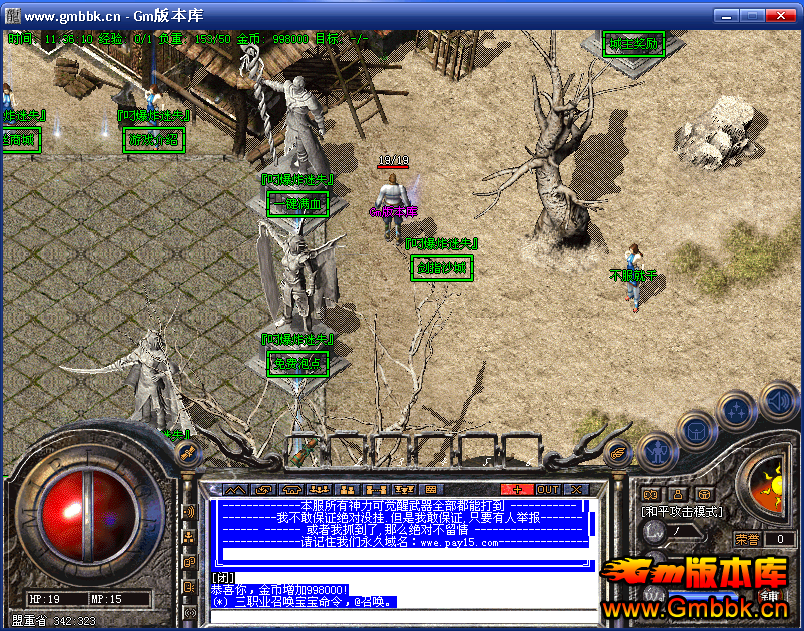Open the skills sparkle round button
The width and height of the screenshot is (804, 631).
pos(736,409)
